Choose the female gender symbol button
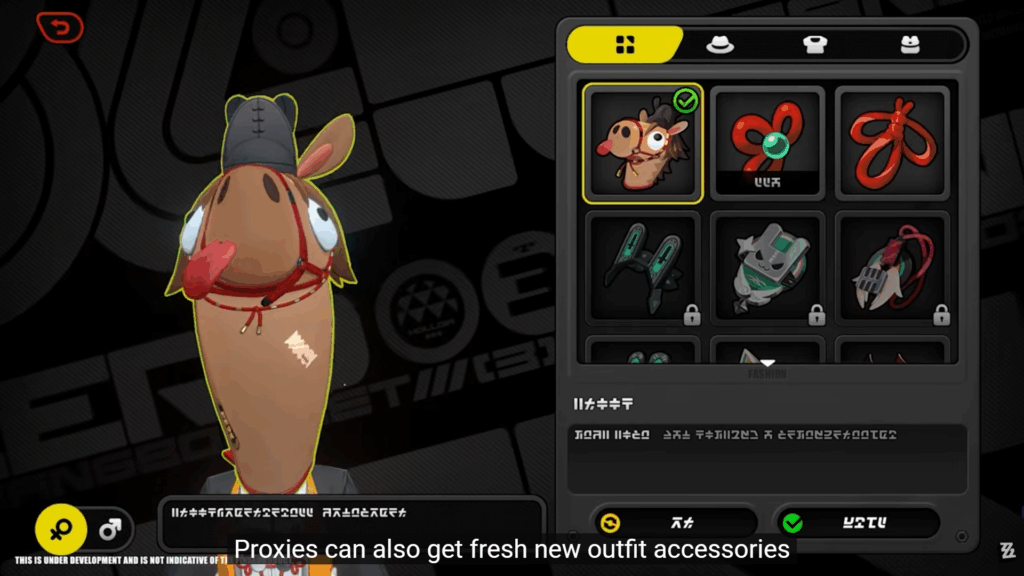The height and width of the screenshot is (576, 1024). click(x=61, y=530)
